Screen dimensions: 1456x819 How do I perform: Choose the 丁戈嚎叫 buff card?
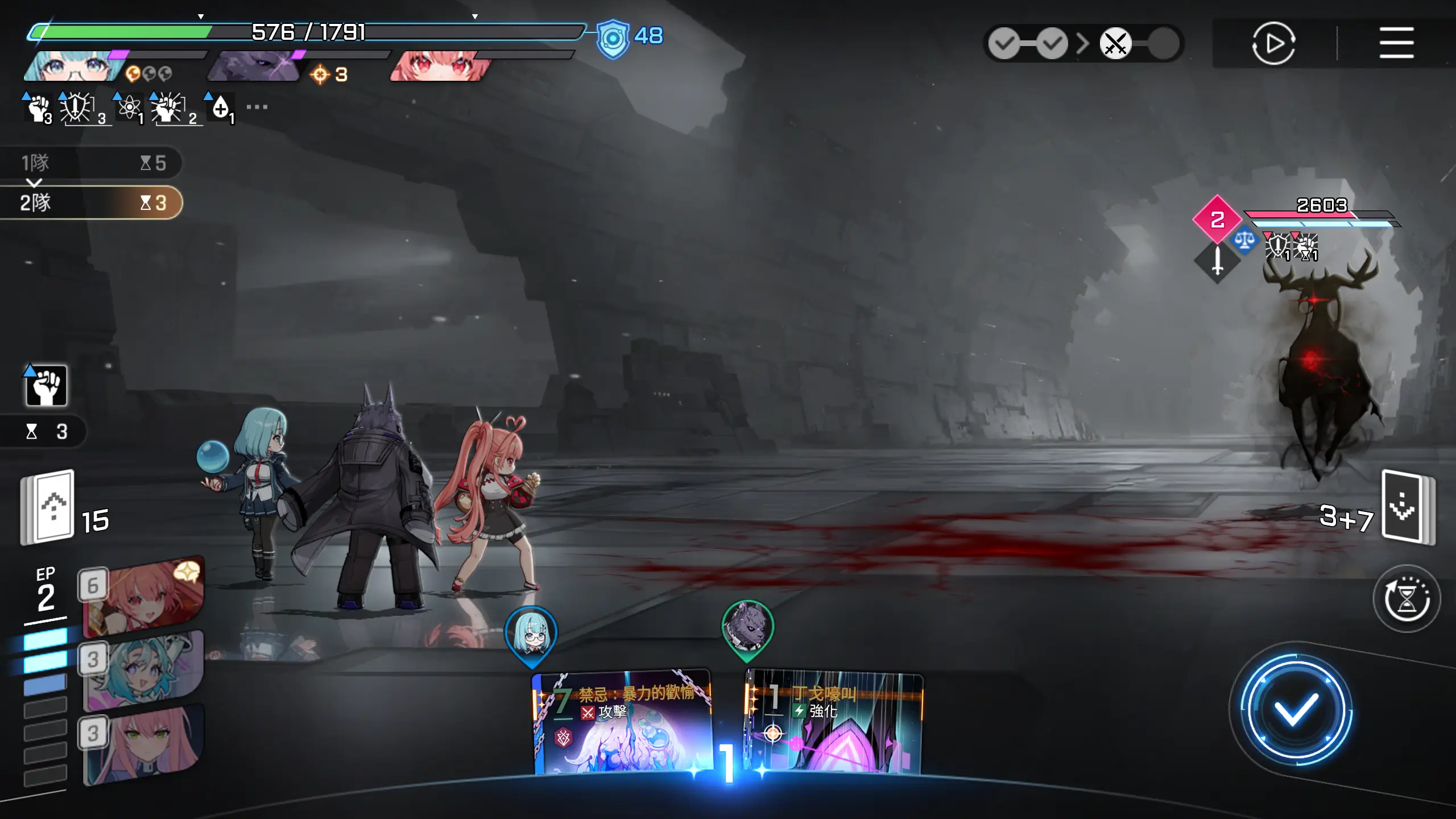(x=834, y=722)
